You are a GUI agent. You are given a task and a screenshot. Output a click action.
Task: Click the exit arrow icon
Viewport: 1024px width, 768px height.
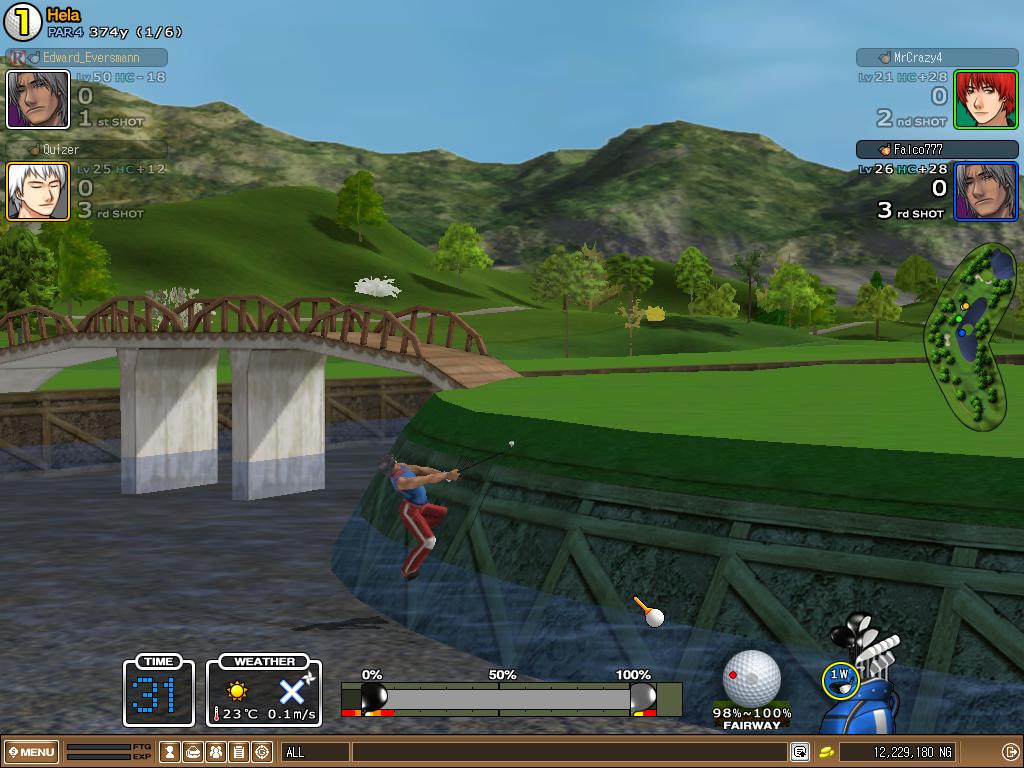click(x=1010, y=752)
